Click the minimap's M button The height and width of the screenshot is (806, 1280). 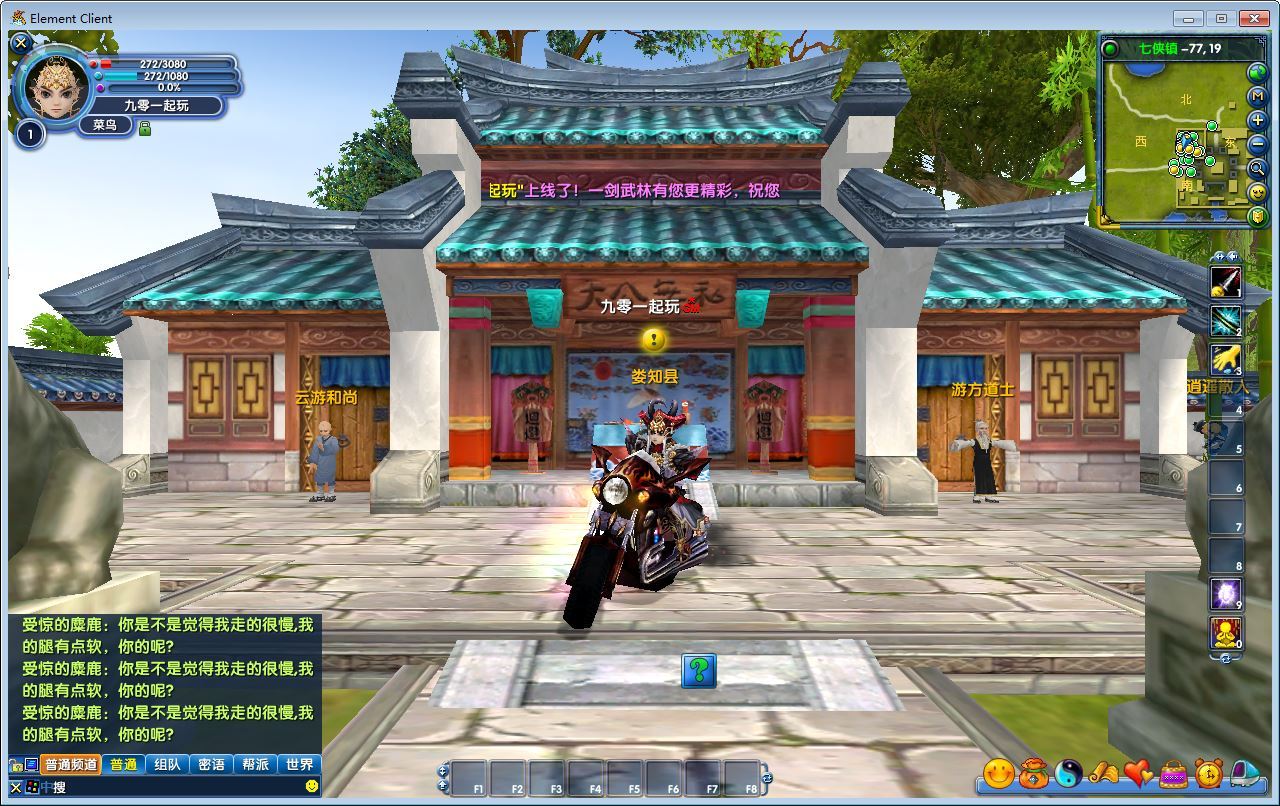pos(1258,96)
